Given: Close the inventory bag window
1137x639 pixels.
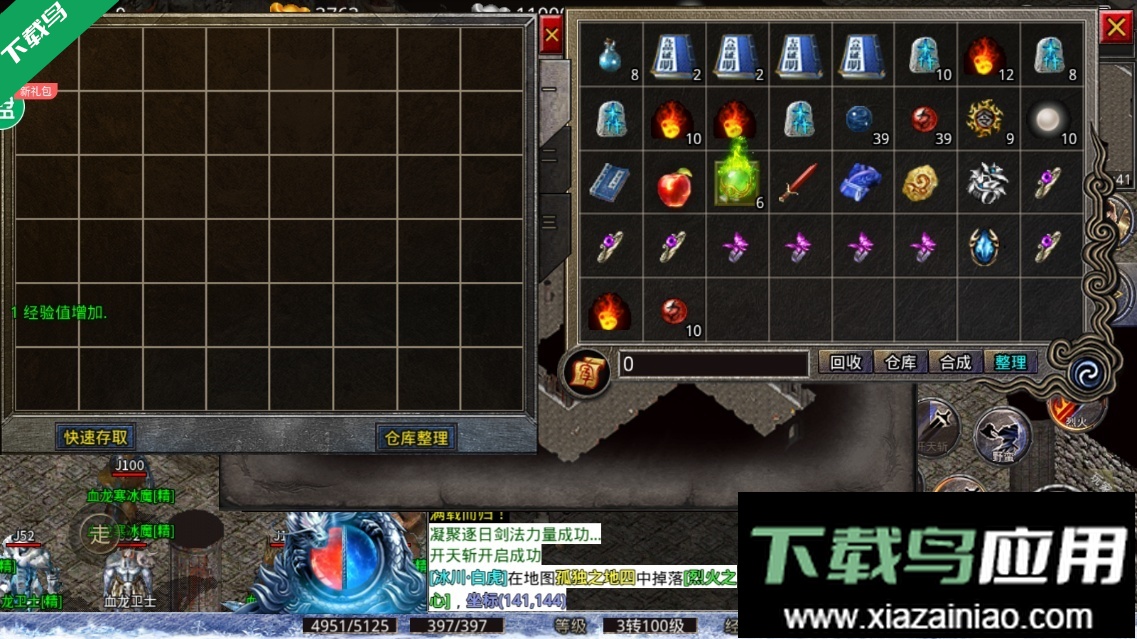Looking at the screenshot, I should tap(1115, 29).
